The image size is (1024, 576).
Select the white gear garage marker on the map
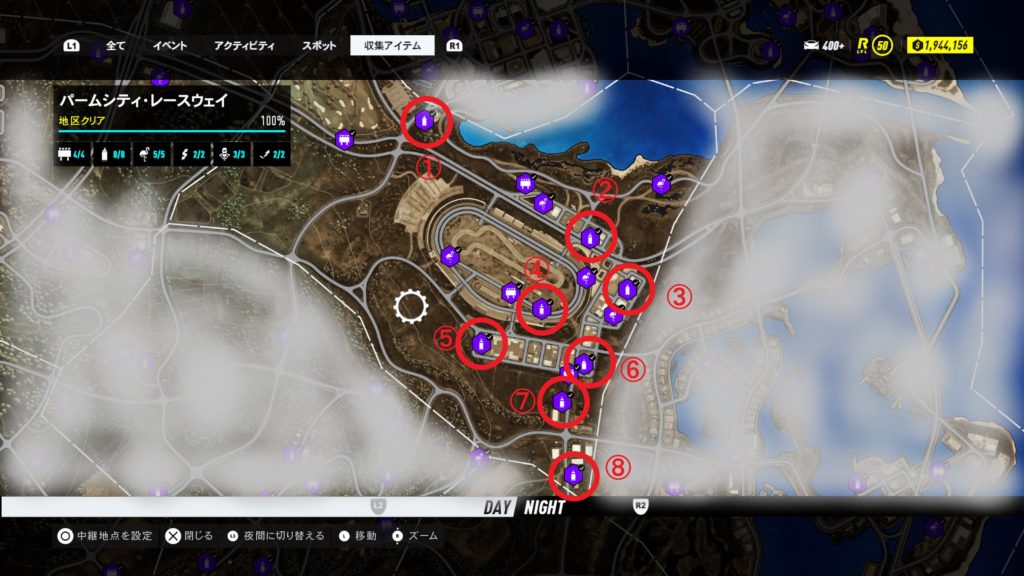[x=410, y=306]
